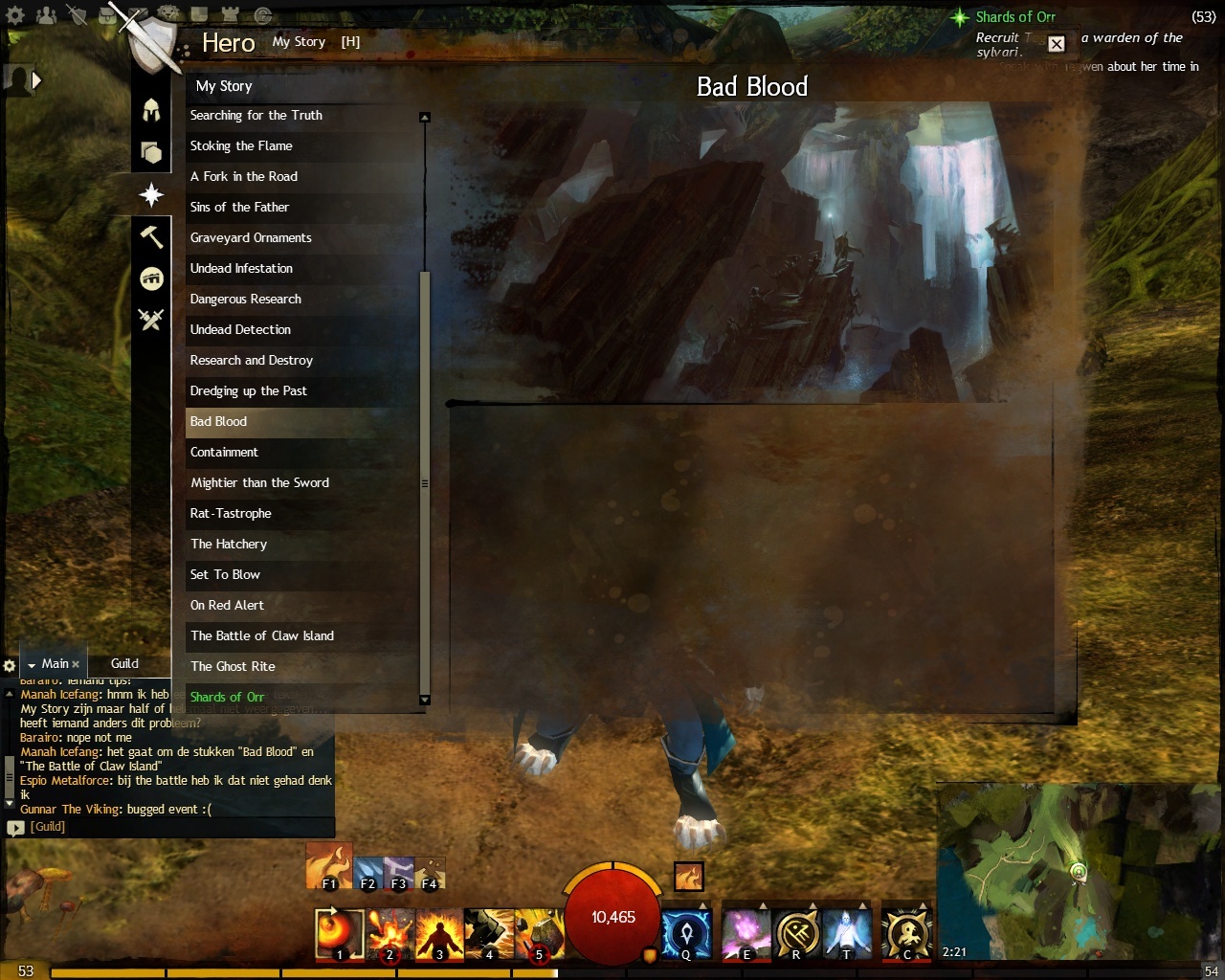Select the Bad Blood story entry
The width and height of the screenshot is (1225, 980).
218,422
